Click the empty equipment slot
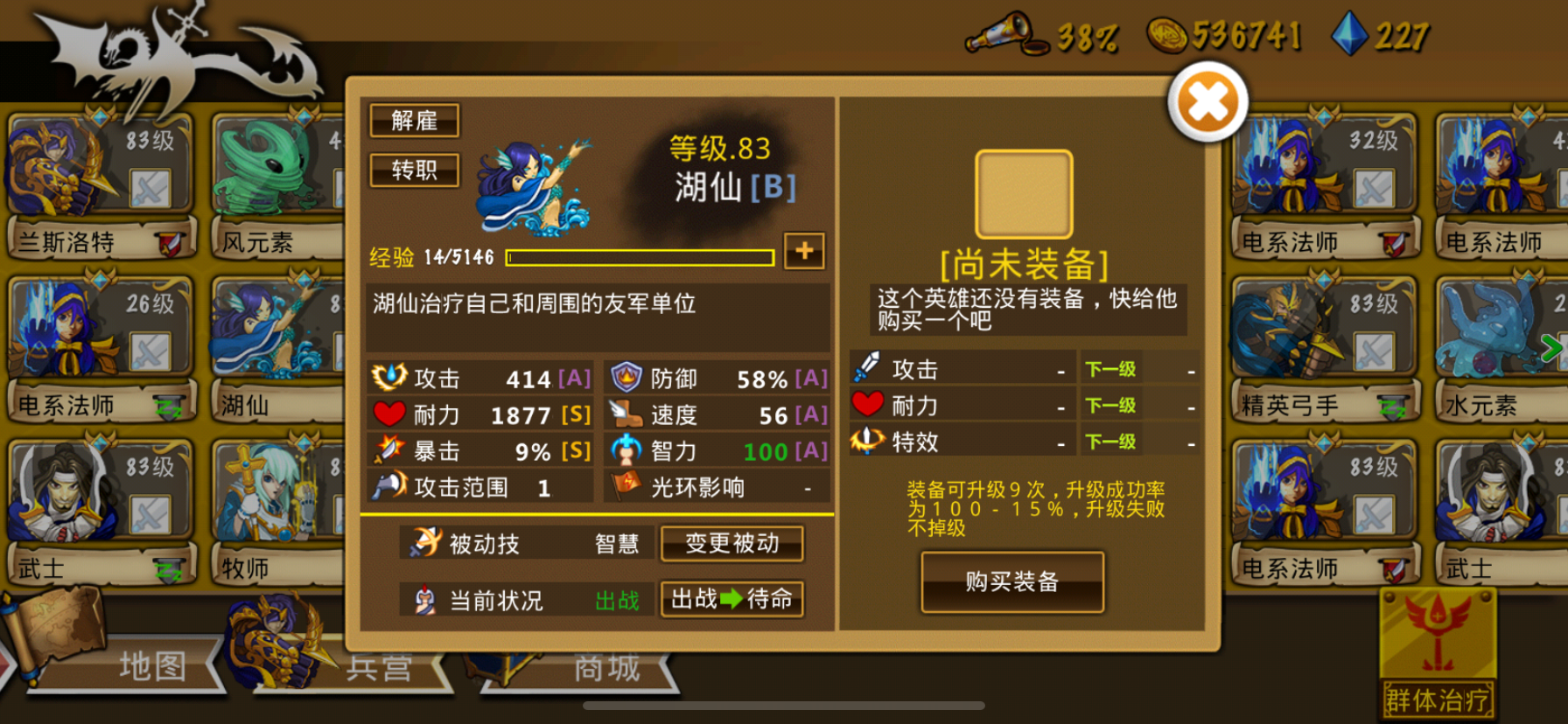The width and height of the screenshot is (1568, 724). [1025, 192]
